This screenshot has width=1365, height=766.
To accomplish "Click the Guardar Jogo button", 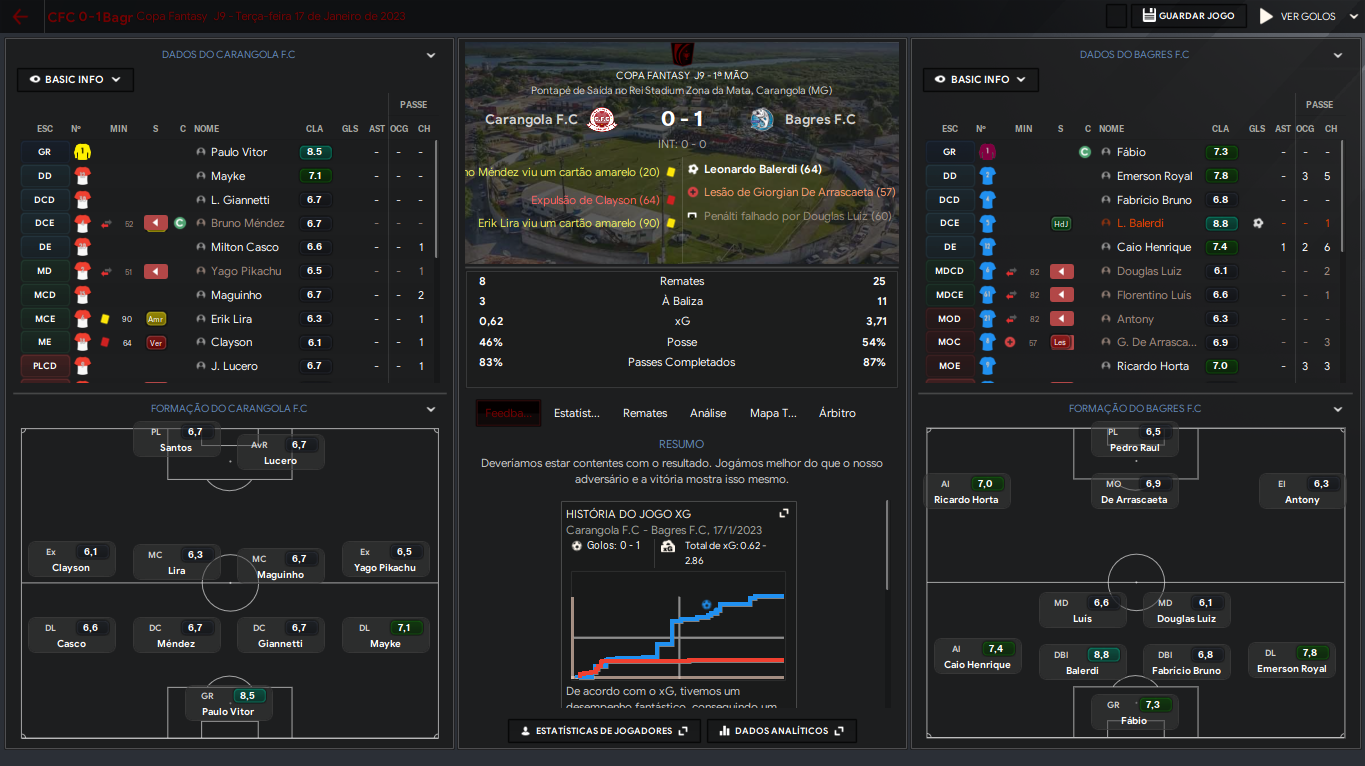I will pos(1189,16).
